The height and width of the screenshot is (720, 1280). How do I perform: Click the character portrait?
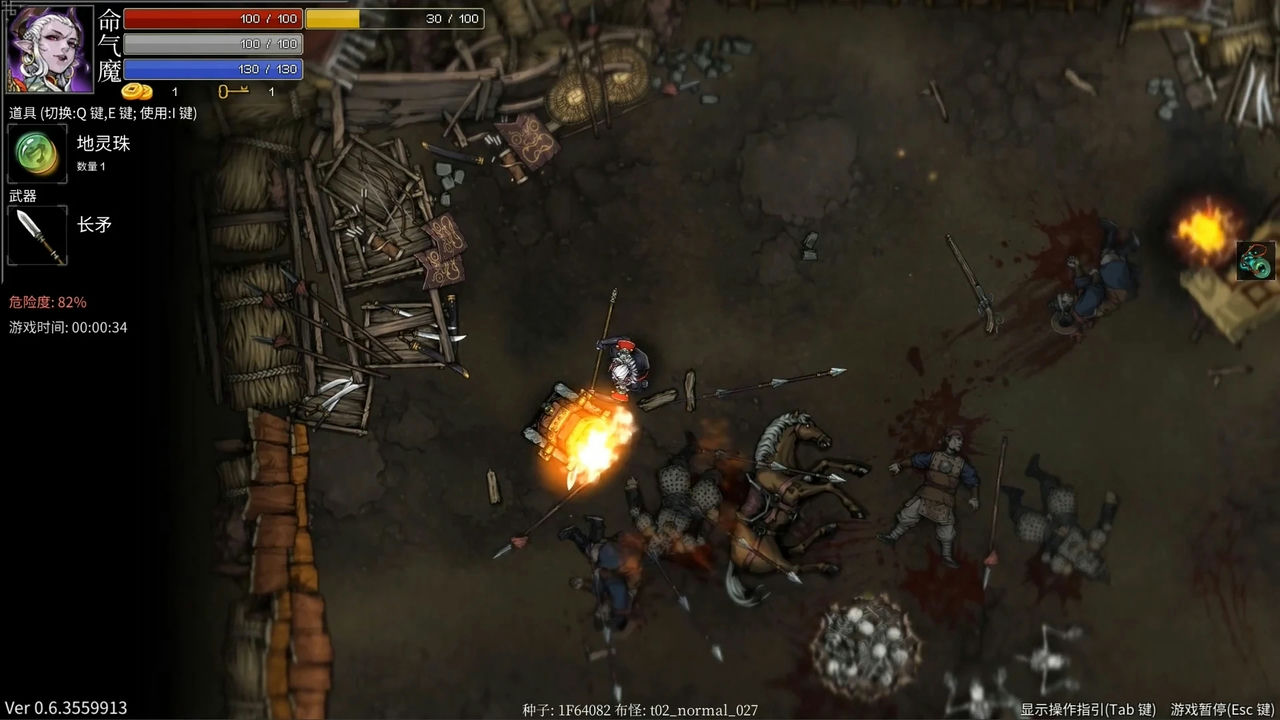click(50, 49)
